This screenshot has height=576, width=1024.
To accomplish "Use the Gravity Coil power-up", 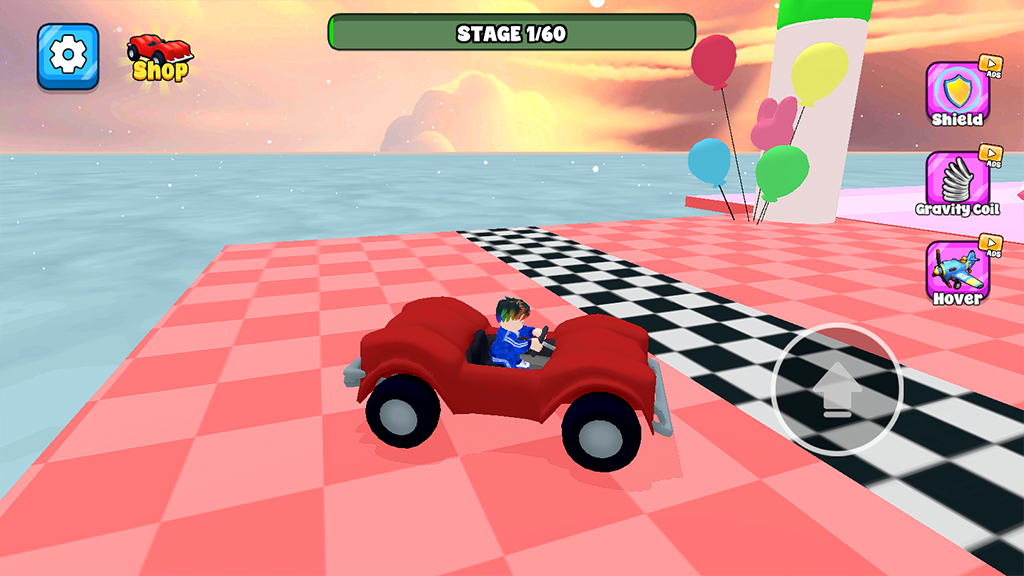I will 957,183.
